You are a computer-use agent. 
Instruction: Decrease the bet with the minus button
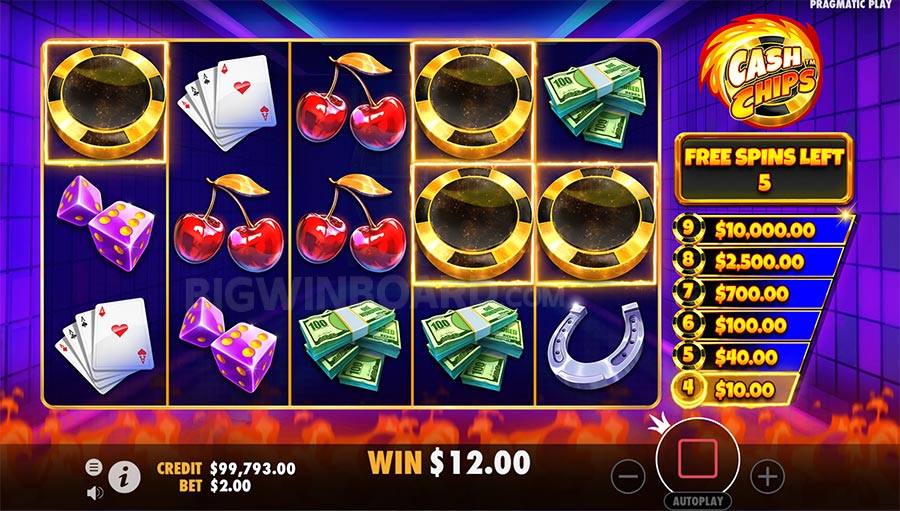point(627,476)
